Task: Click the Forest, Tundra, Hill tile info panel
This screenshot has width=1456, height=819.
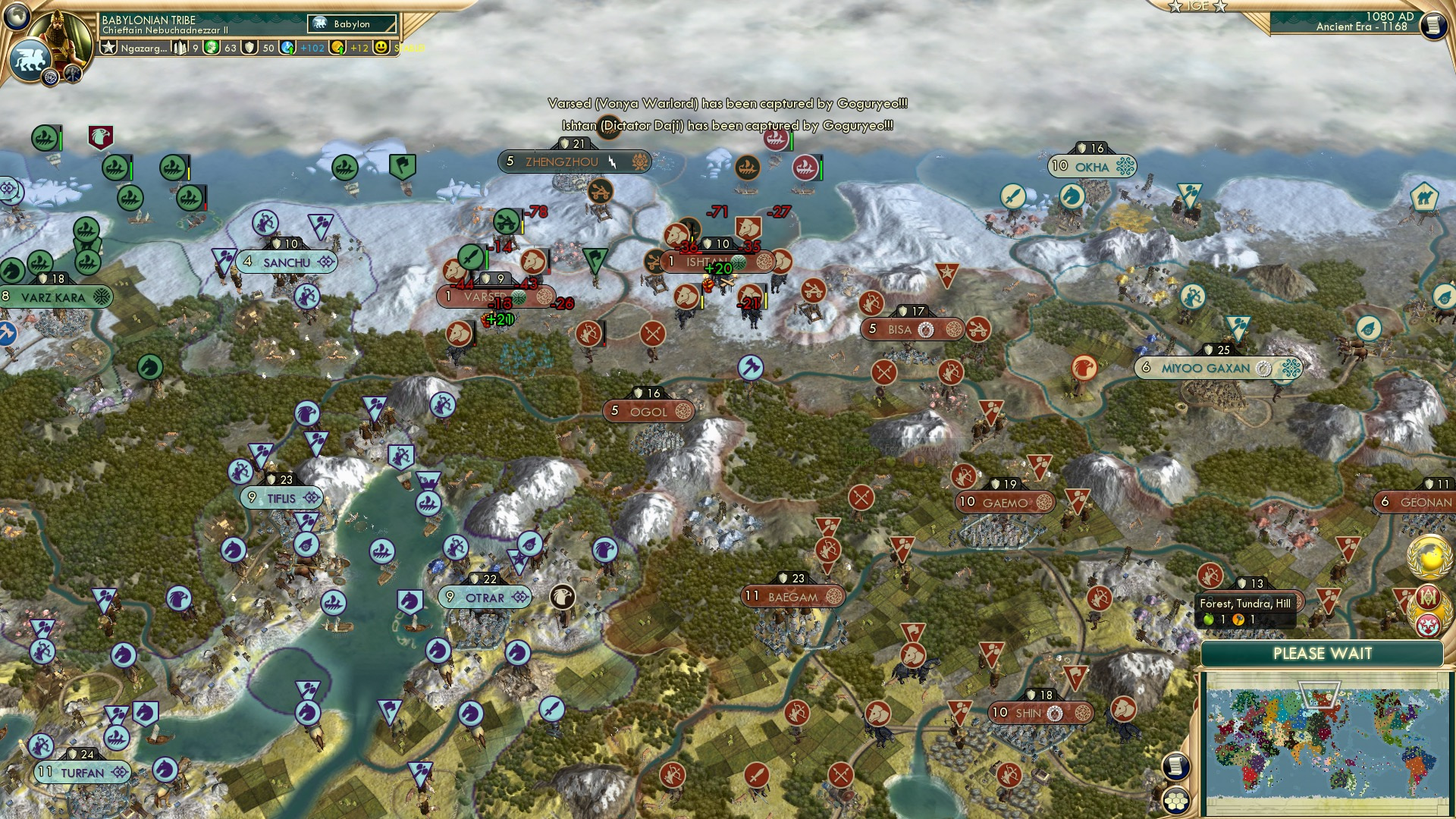Action: tap(1245, 604)
